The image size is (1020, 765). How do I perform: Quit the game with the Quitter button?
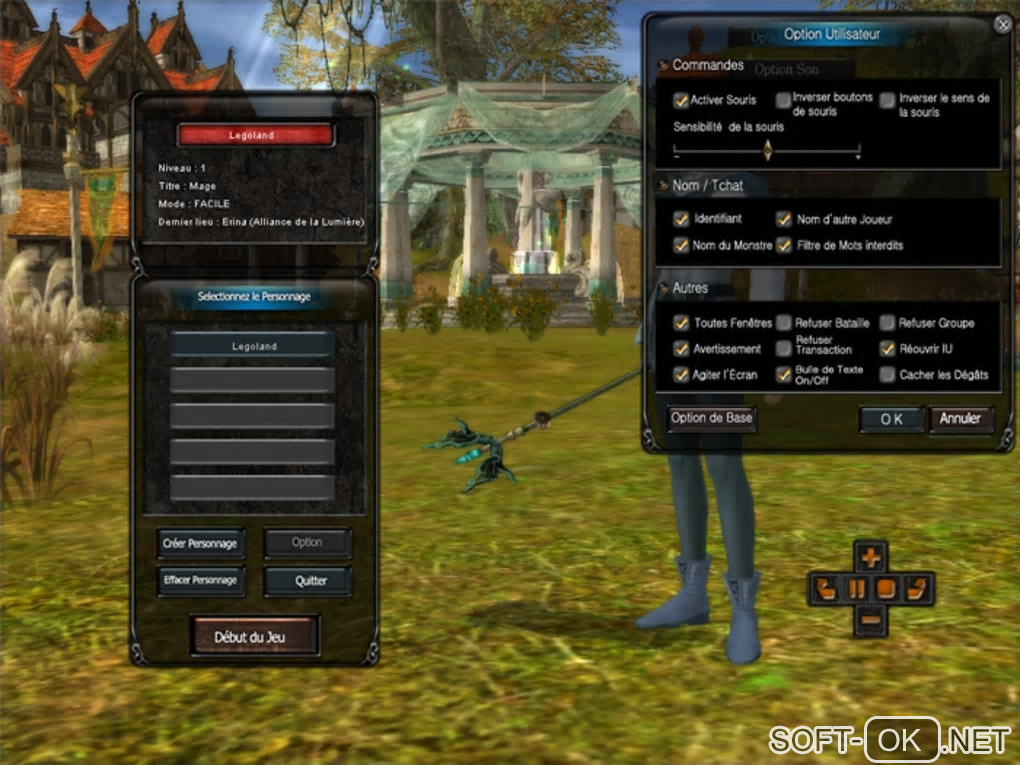tap(308, 581)
